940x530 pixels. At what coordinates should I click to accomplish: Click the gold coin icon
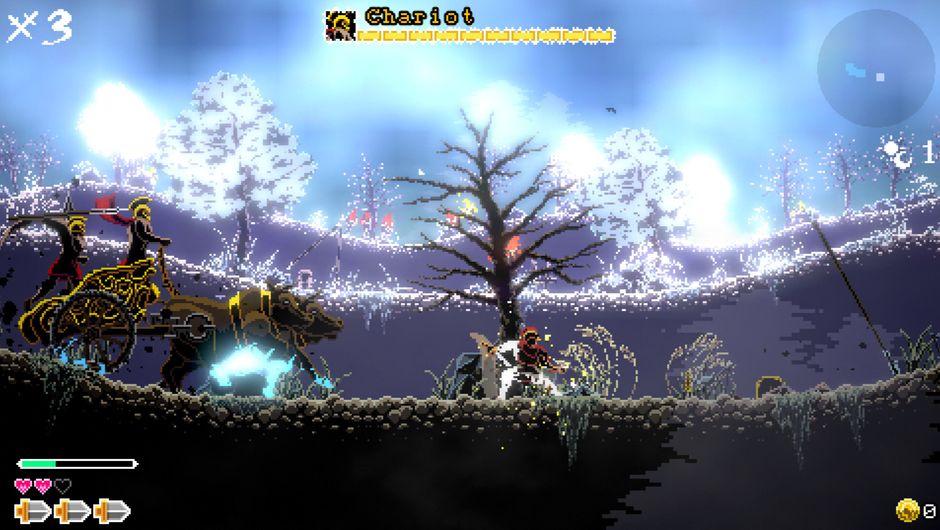(908, 510)
